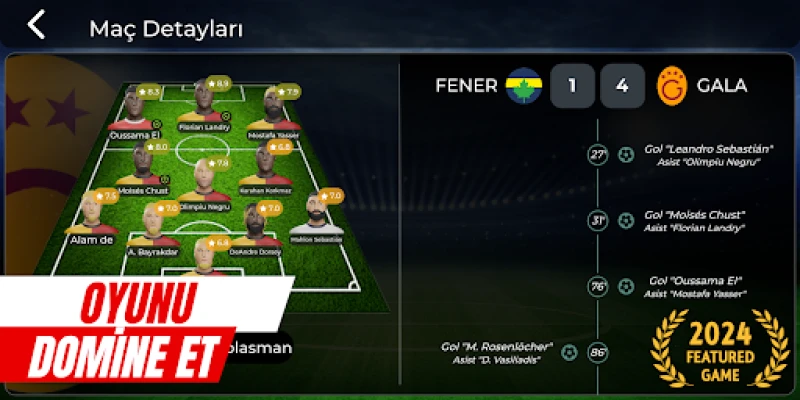Click the GALA team crest
This screenshot has height=400, width=800.
[672, 86]
